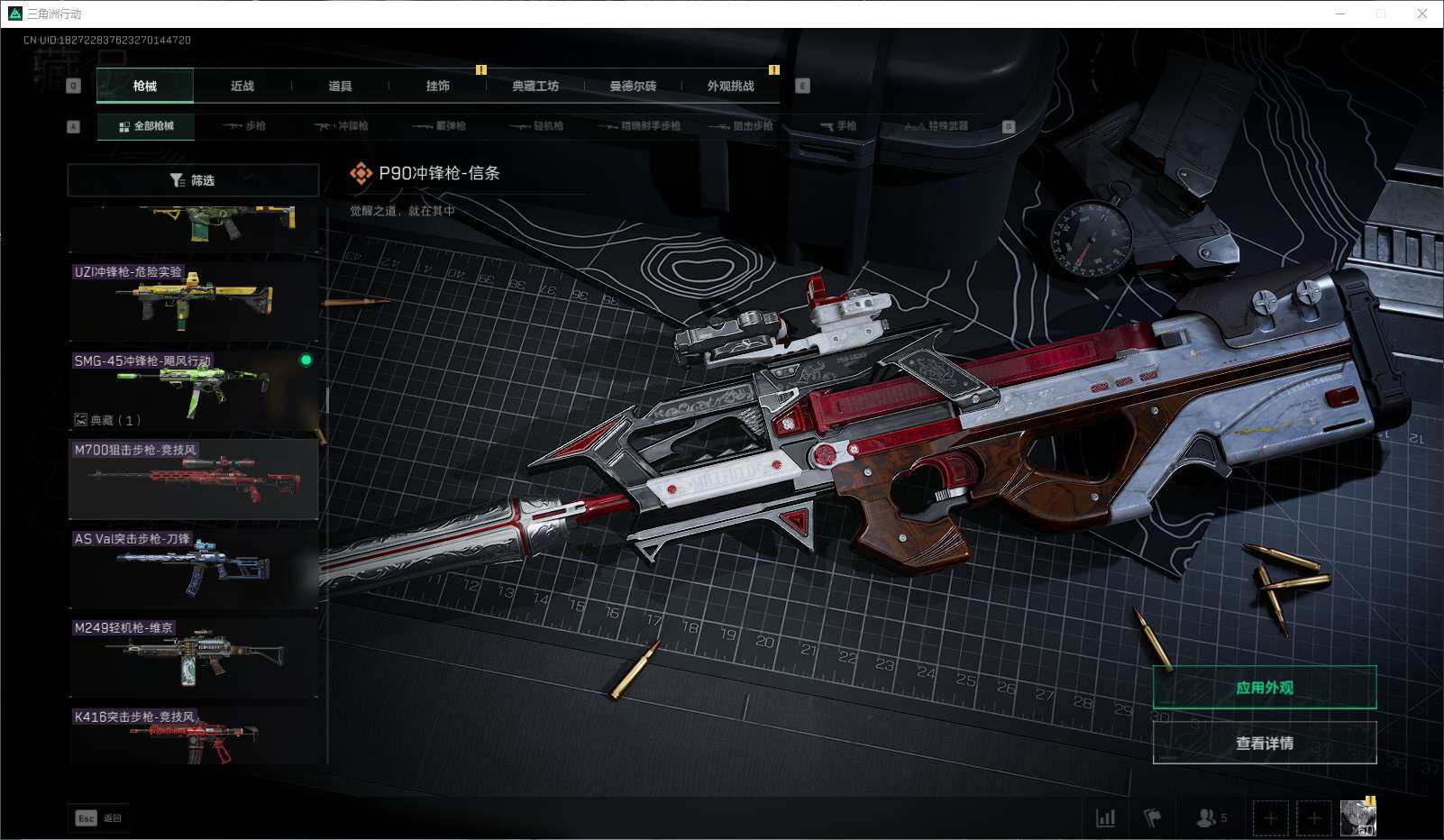Choose the AS Val突击步枪-刀锋 skin
The height and width of the screenshot is (840, 1444).
tap(194, 568)
